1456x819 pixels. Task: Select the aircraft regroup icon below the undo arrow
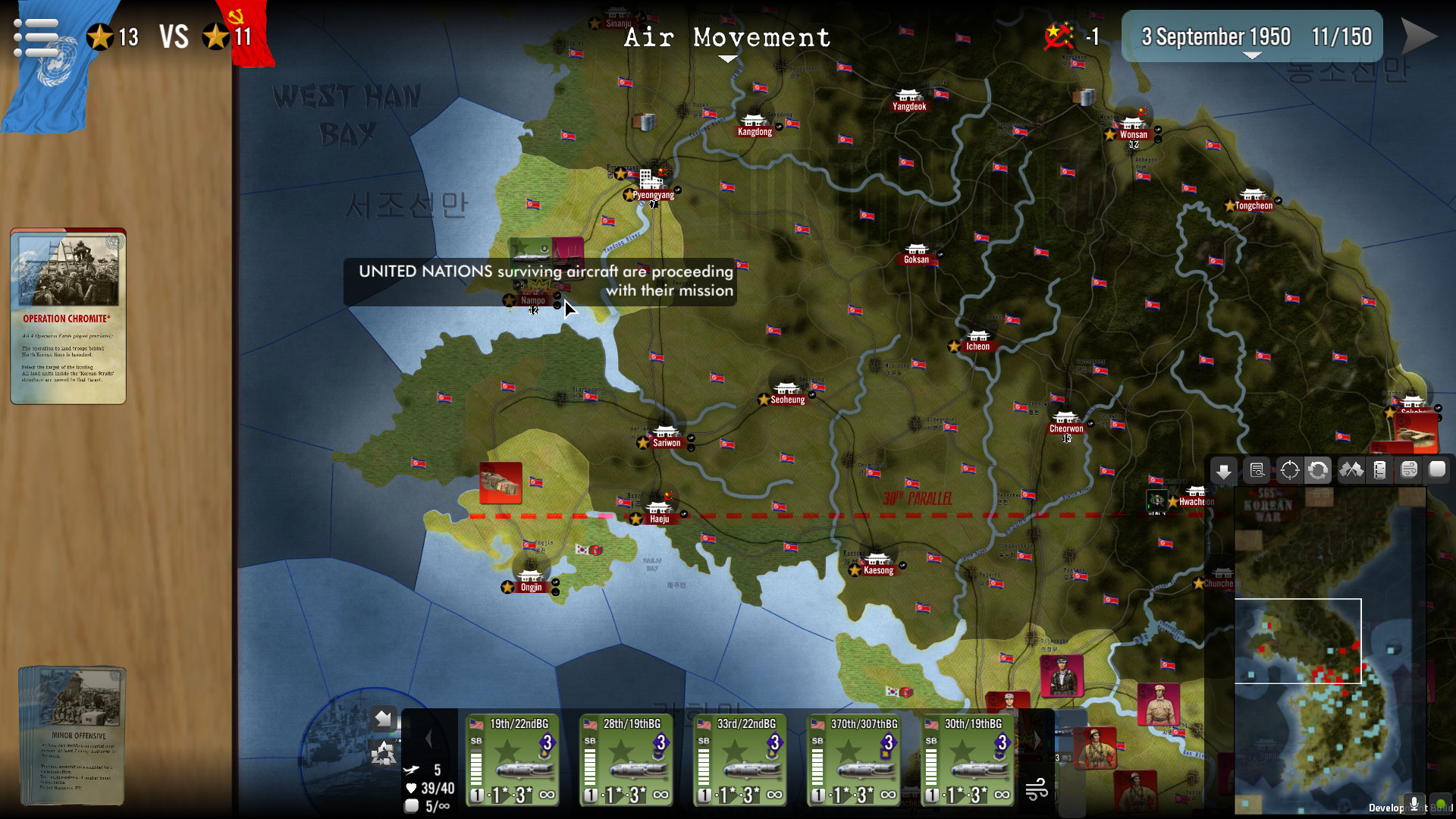384,753
